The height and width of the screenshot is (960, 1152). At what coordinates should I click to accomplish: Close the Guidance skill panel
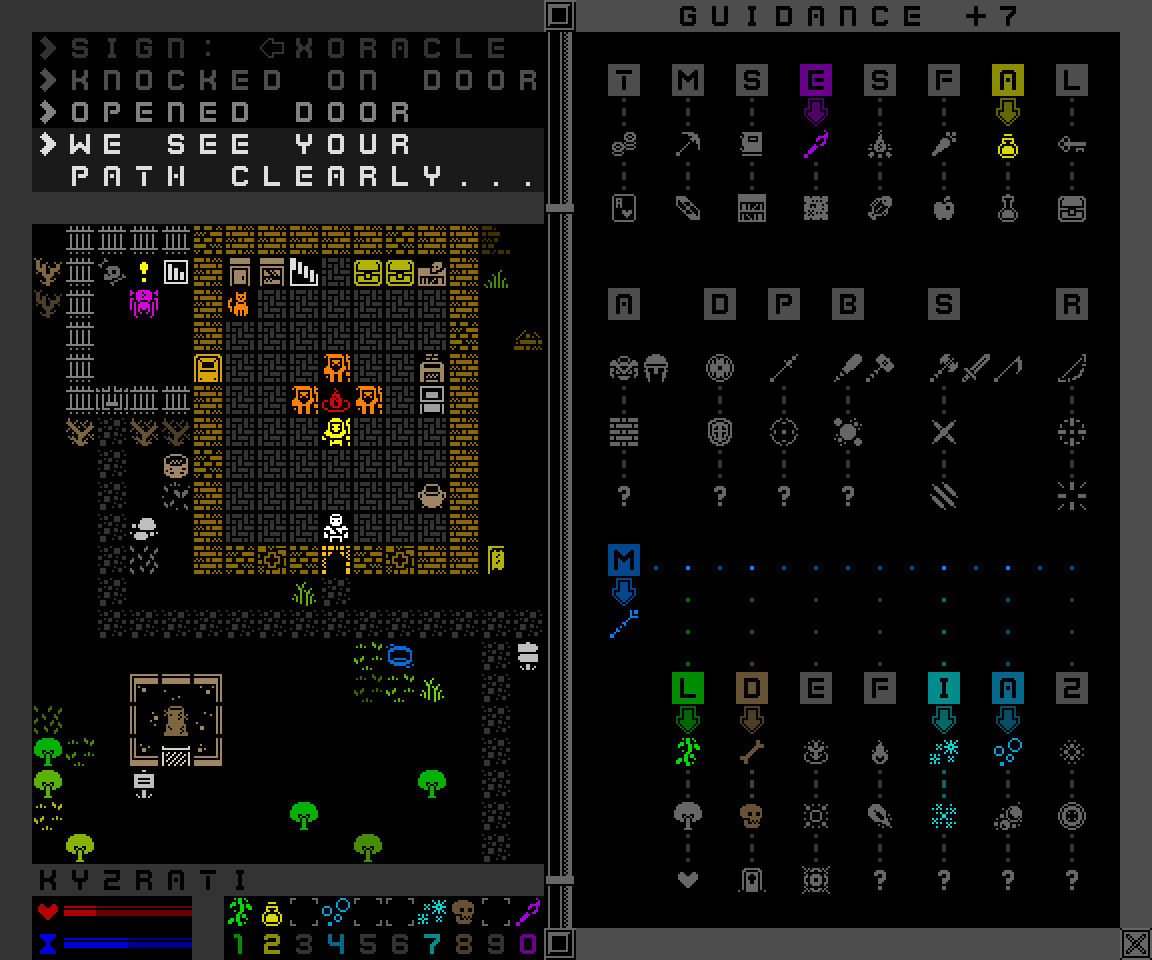click(x=1135, y=943)
